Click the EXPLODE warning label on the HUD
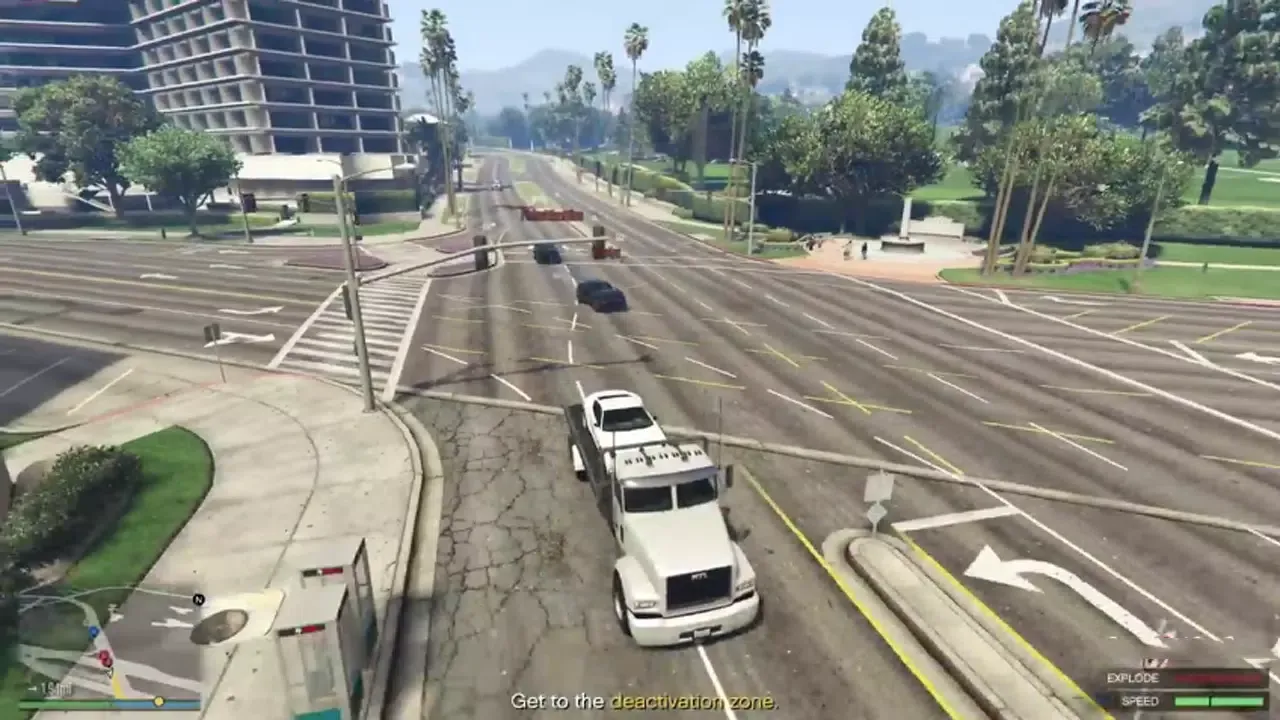Image resolution: width=1280 pixels, height=720 pixels. [x=1133, y=677]
